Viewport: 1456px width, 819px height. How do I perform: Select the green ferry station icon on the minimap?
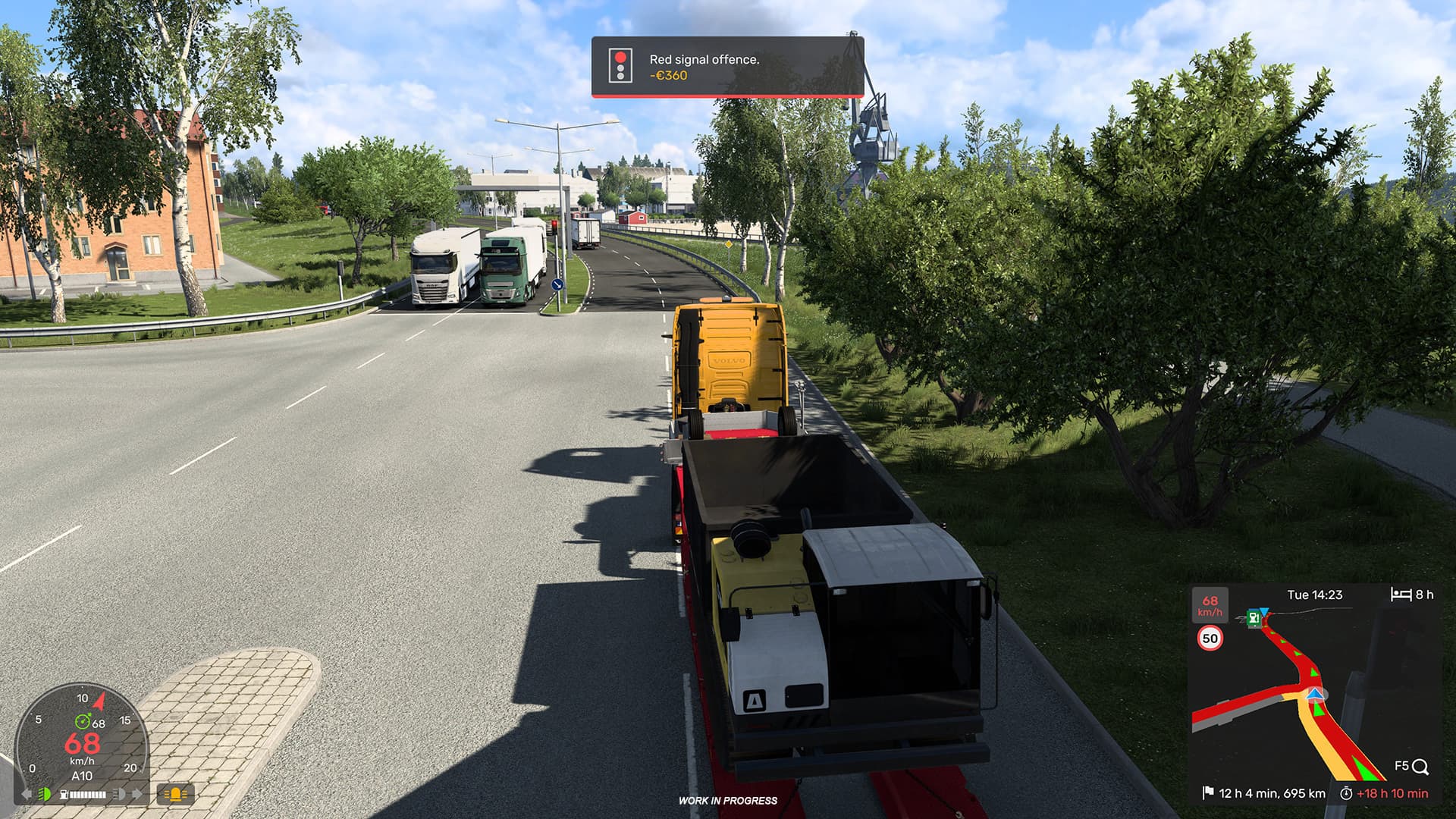[x=1254, y=619]
